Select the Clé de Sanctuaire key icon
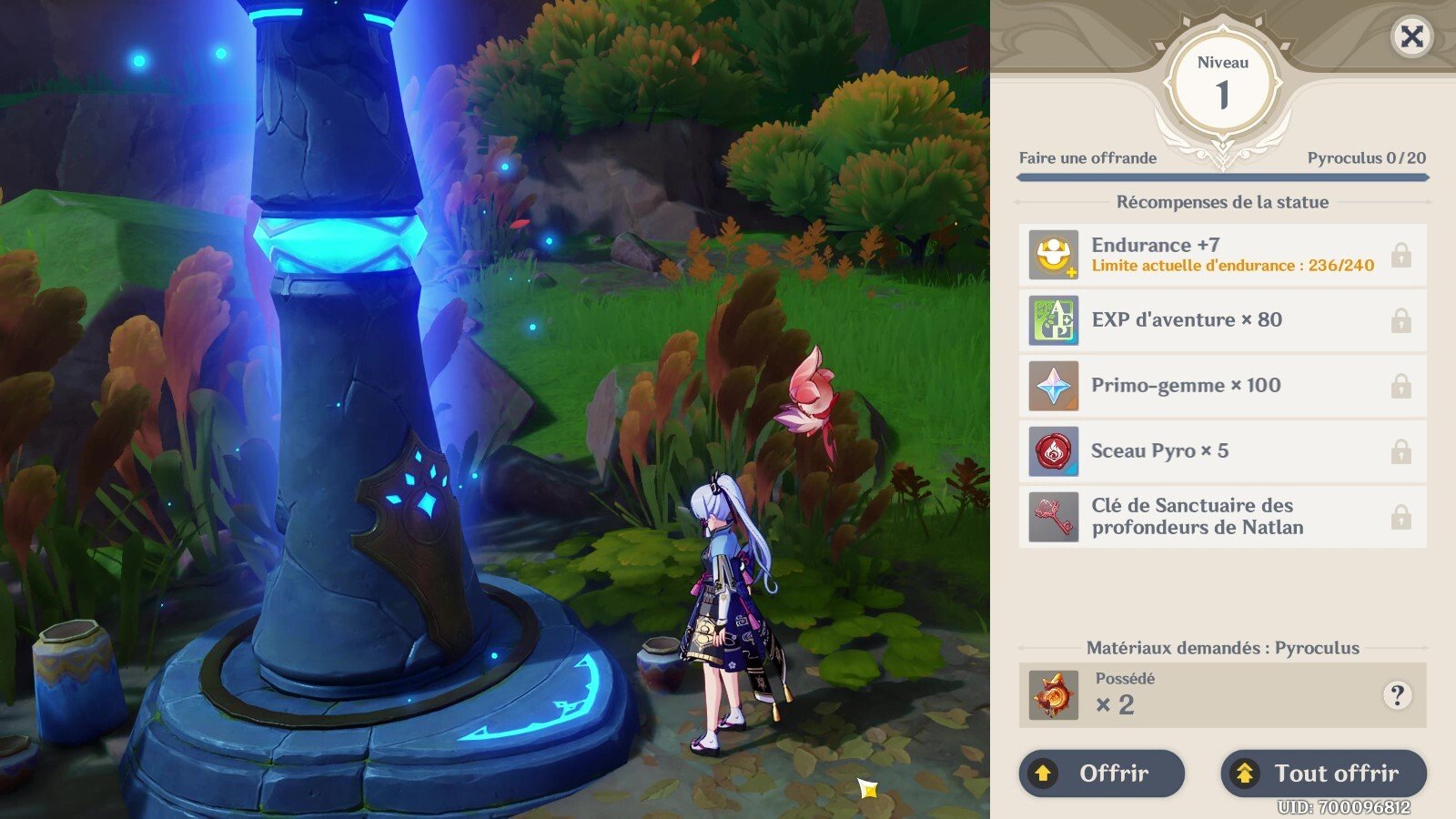Viewport: 1456px width, 819px height. (x=1053, y=516)
